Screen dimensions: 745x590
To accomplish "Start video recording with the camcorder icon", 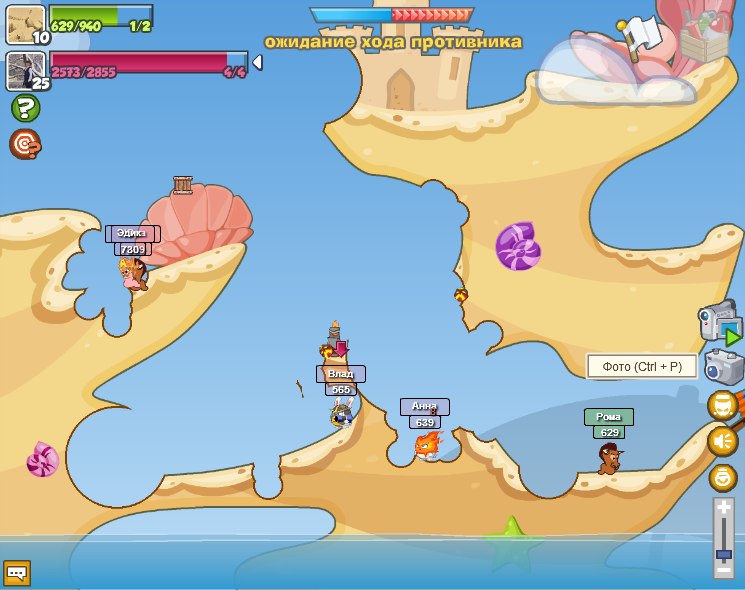I will [x=719, y=322].
